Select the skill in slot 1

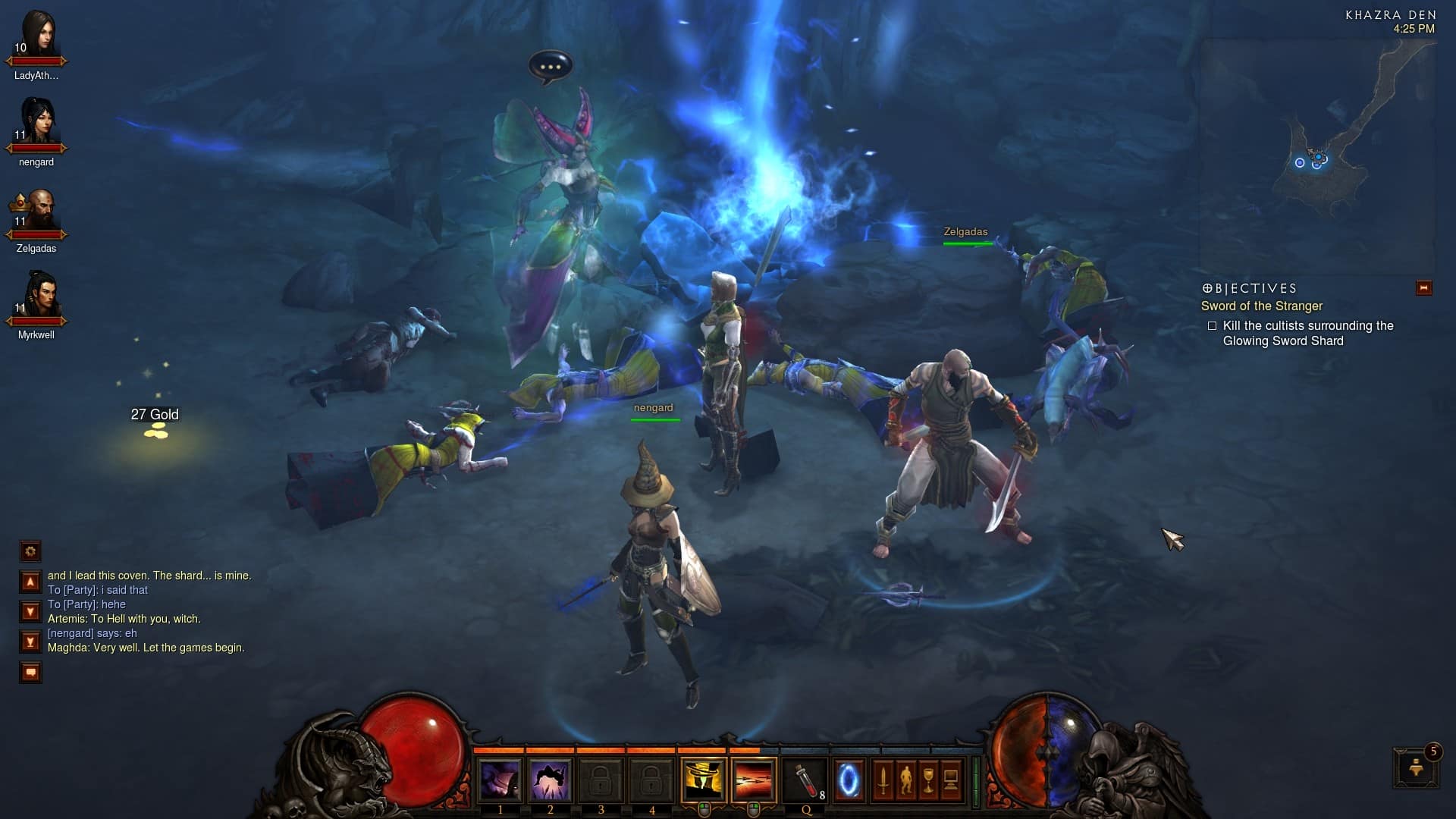tap(501, 780)
